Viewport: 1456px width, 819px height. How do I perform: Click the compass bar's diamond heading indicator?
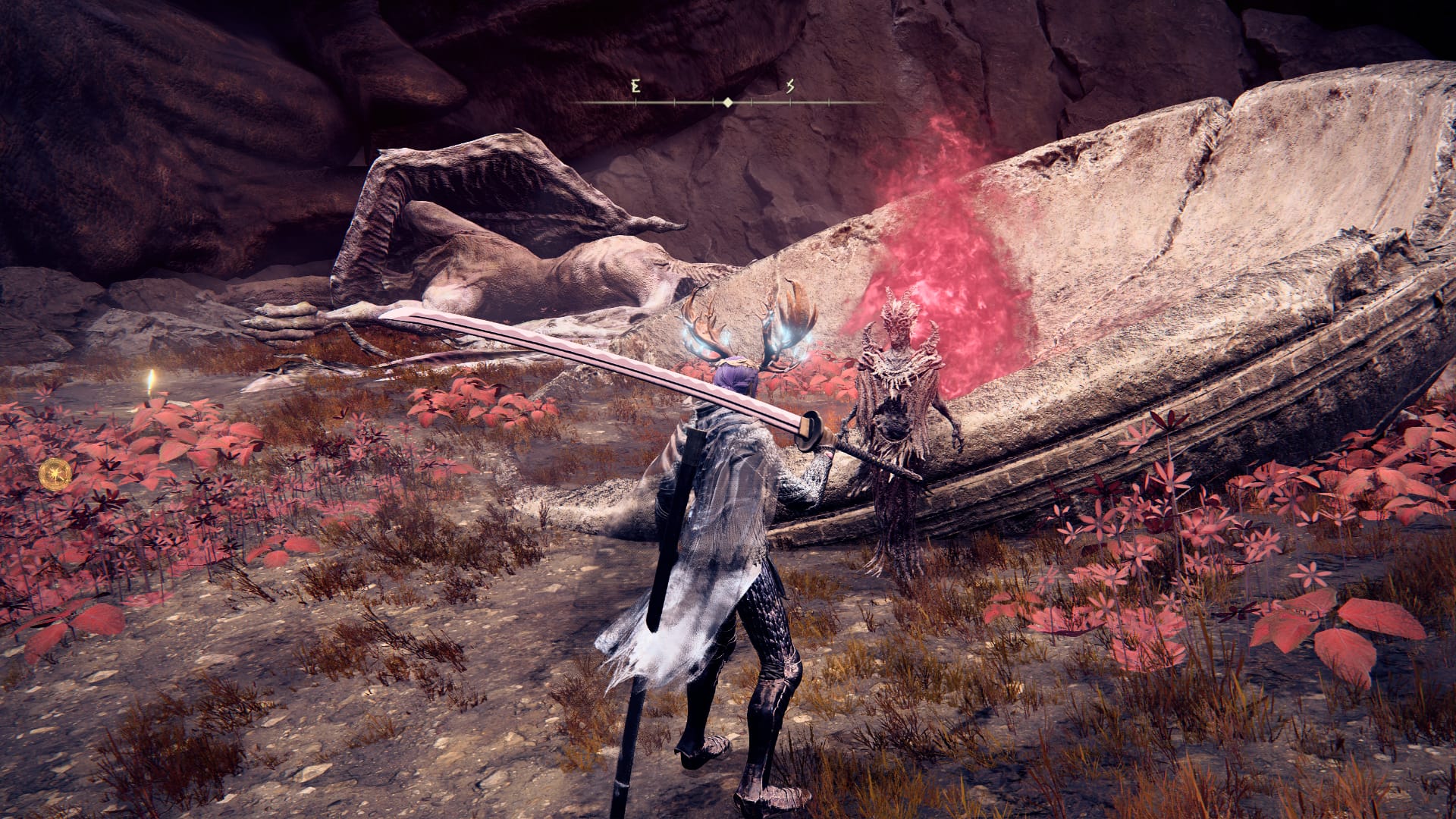click(x=728, y=102)
